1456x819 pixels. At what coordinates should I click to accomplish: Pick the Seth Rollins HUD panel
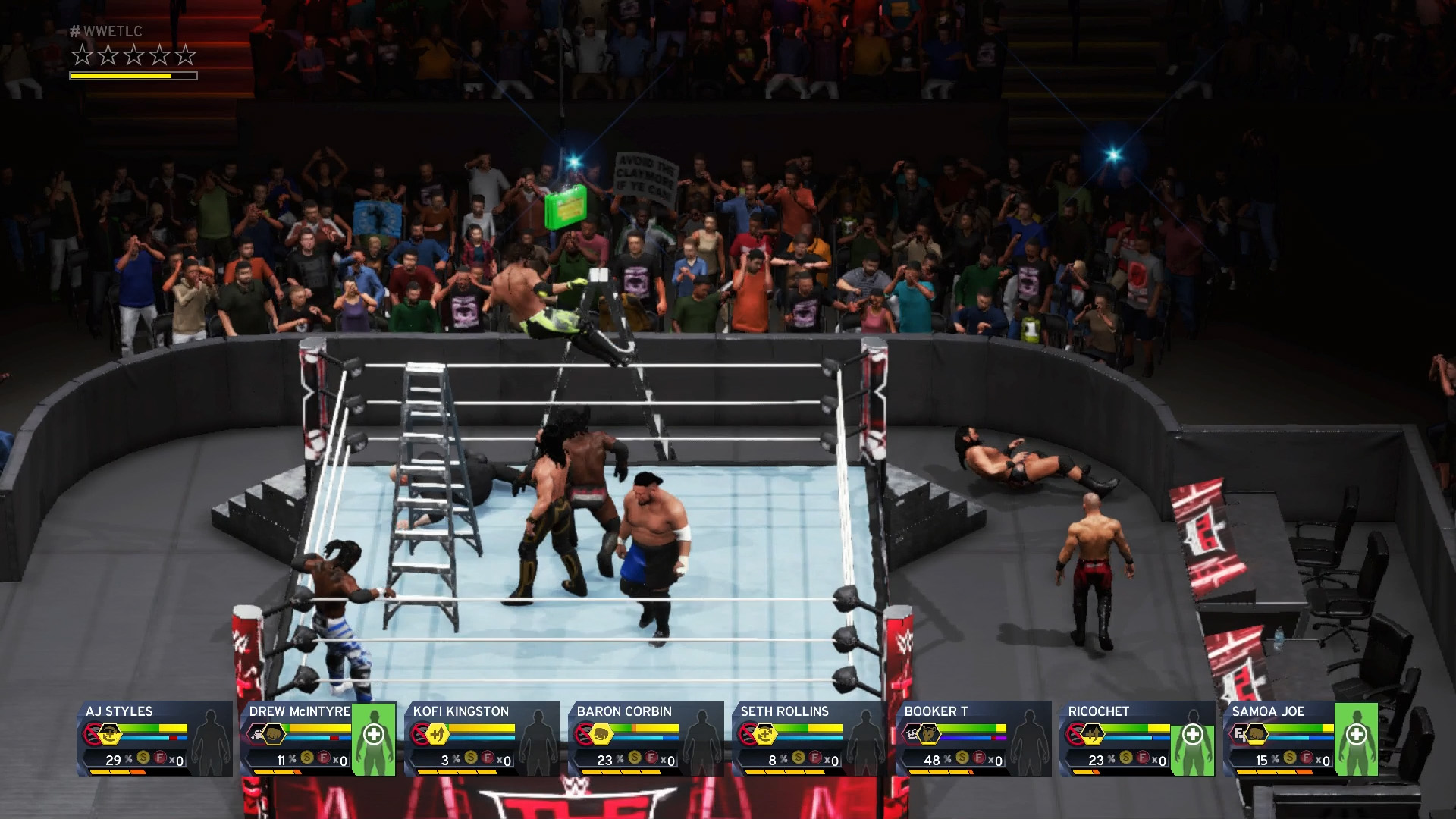pos(810,739)
